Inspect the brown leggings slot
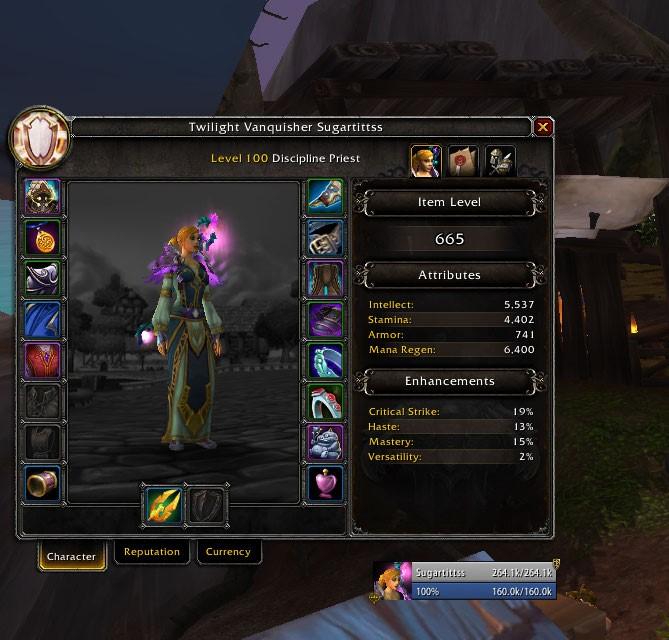The width and height of the screenshot is (669, 640). [325, 279]
